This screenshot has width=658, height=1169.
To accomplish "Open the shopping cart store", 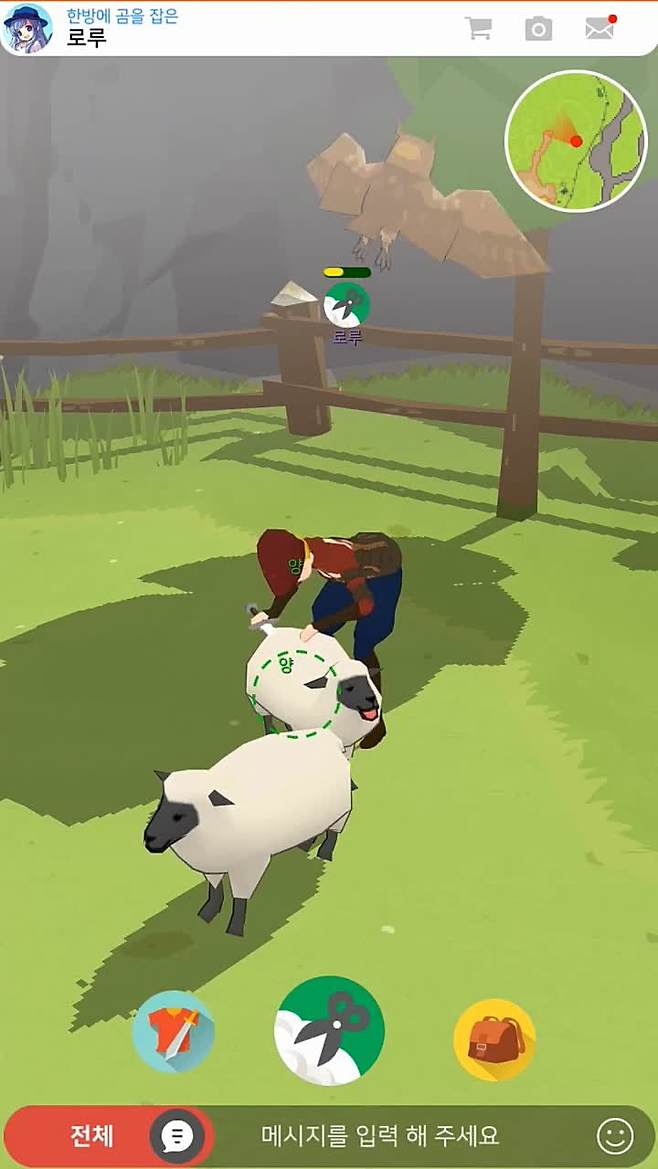I will 478,28.
